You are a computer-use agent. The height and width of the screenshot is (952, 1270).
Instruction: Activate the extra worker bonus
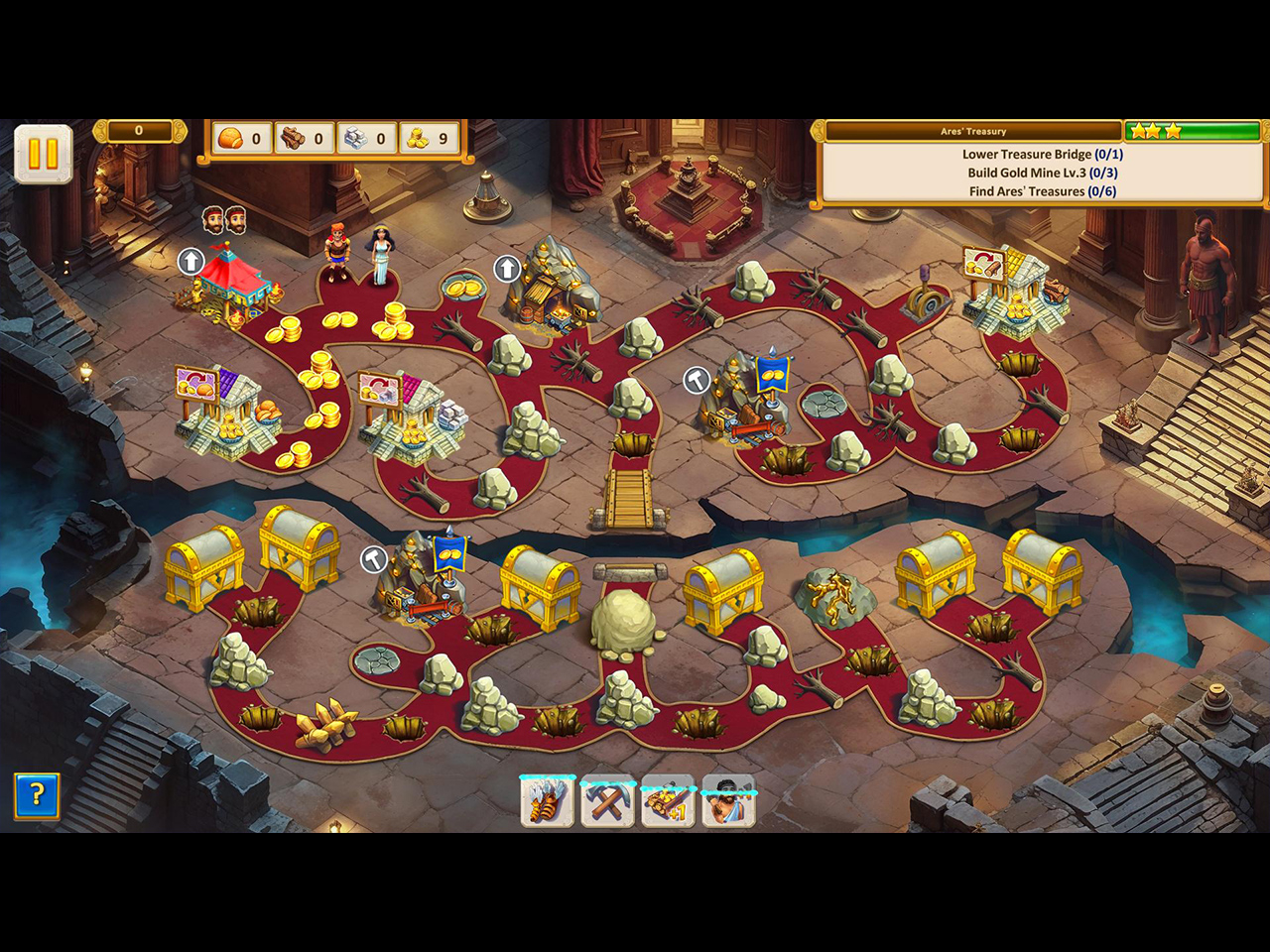click(x=728, y=802)
